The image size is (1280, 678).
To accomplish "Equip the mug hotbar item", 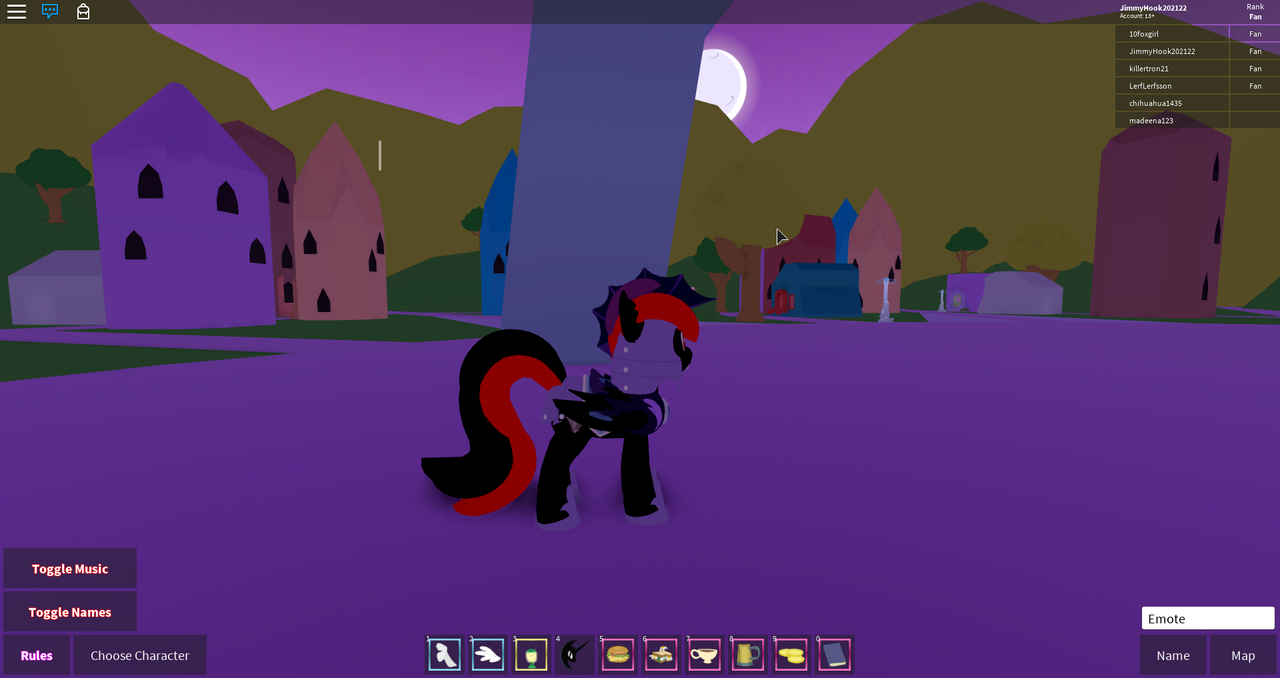I will pyautogui.click(x=748, y=655).
